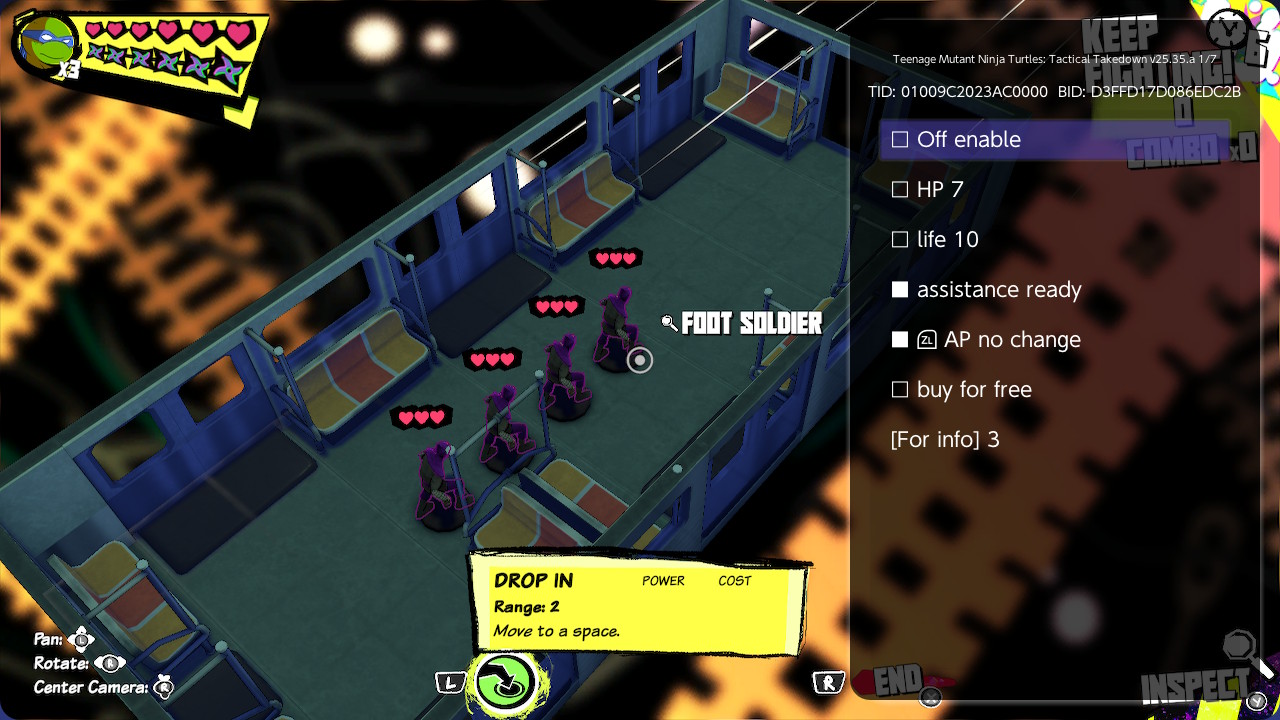The height and width of the screenshot is (720, 1280).
Task: Turn on the 'life 10' cheat
Action: (x=900, y=240)
